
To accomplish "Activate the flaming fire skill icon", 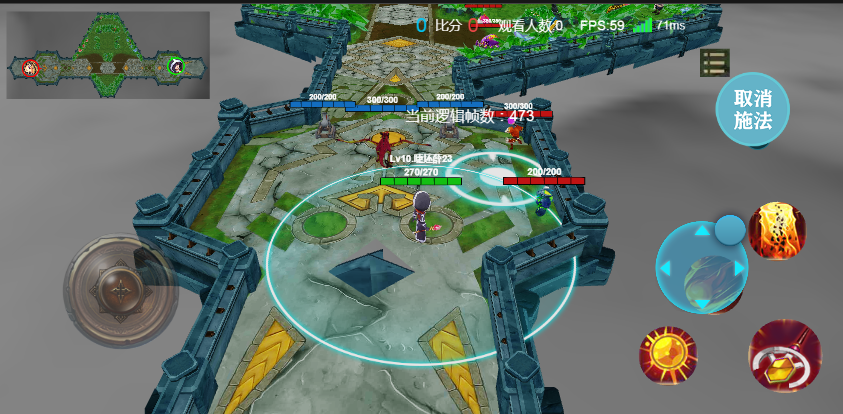I will pos(777,230).
